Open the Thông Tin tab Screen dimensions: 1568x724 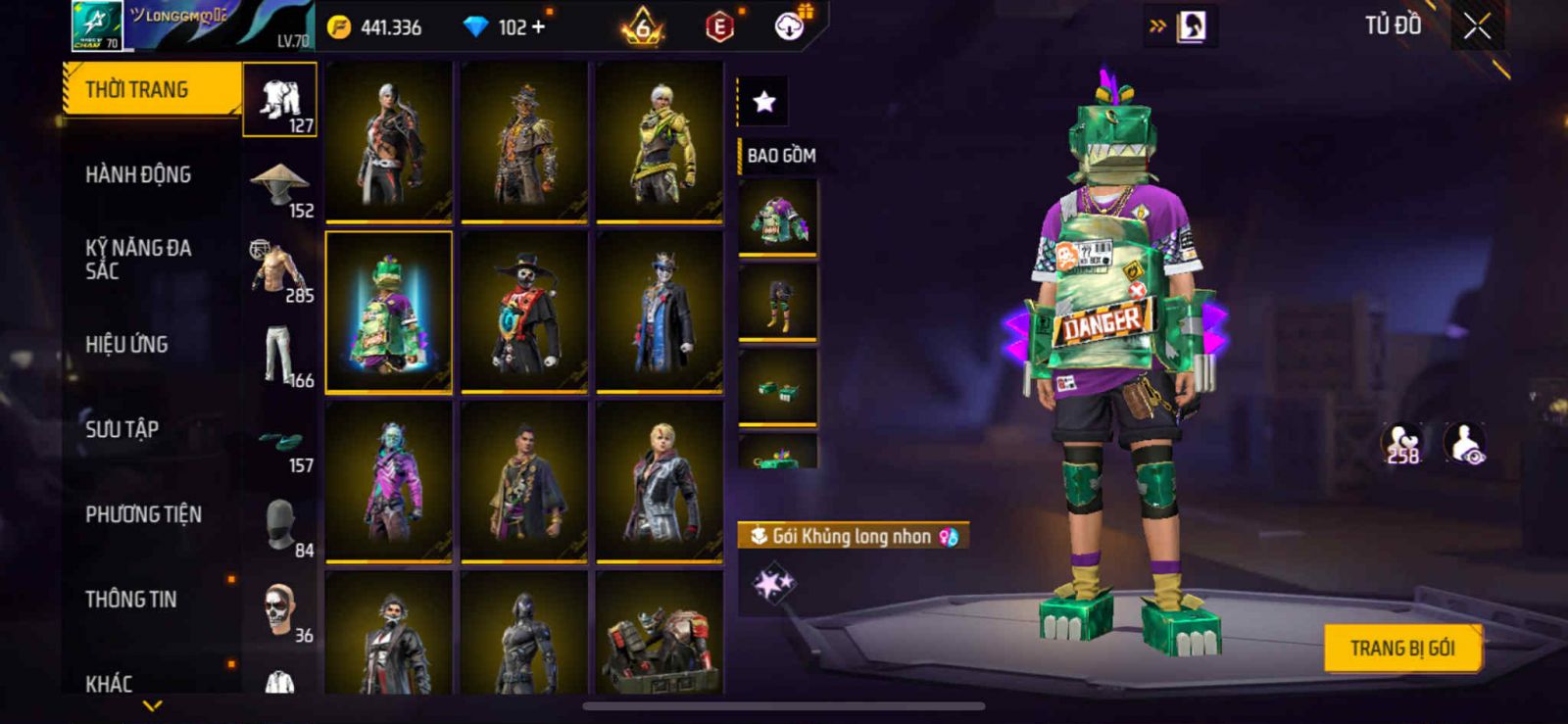[130, 599]
